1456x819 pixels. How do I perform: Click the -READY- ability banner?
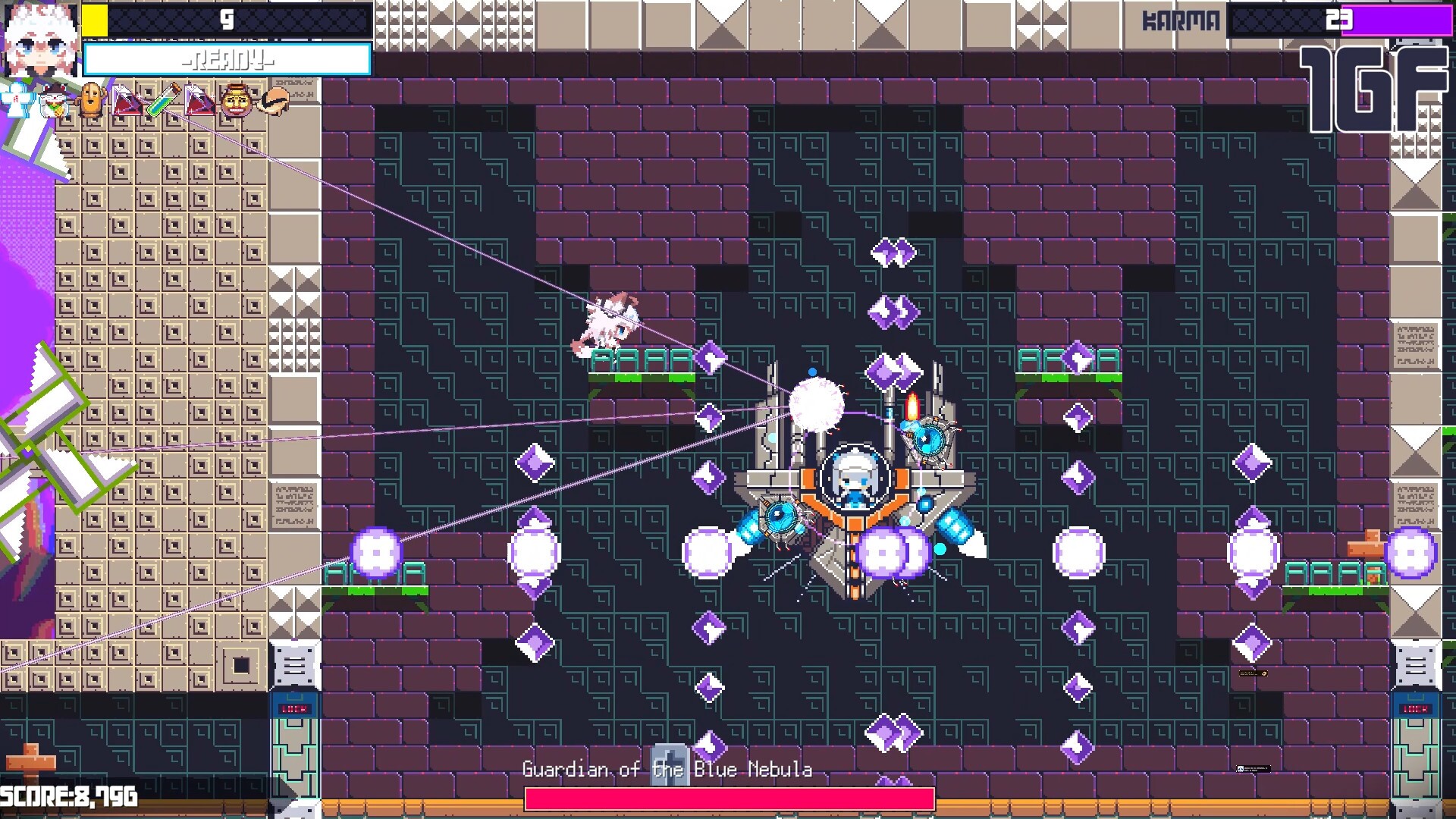pos(227,59)
